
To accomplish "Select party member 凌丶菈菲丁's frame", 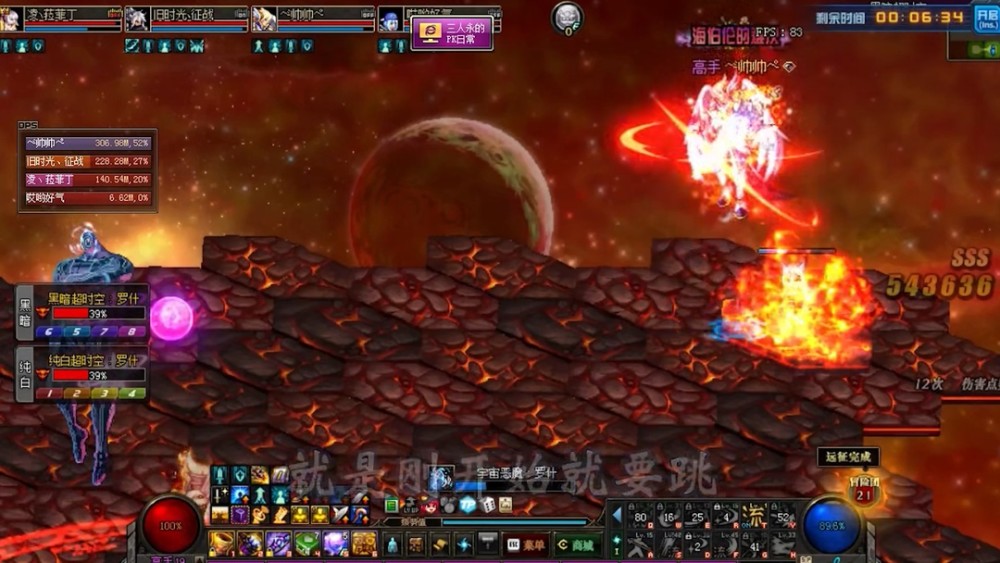I will pos(60,19).
